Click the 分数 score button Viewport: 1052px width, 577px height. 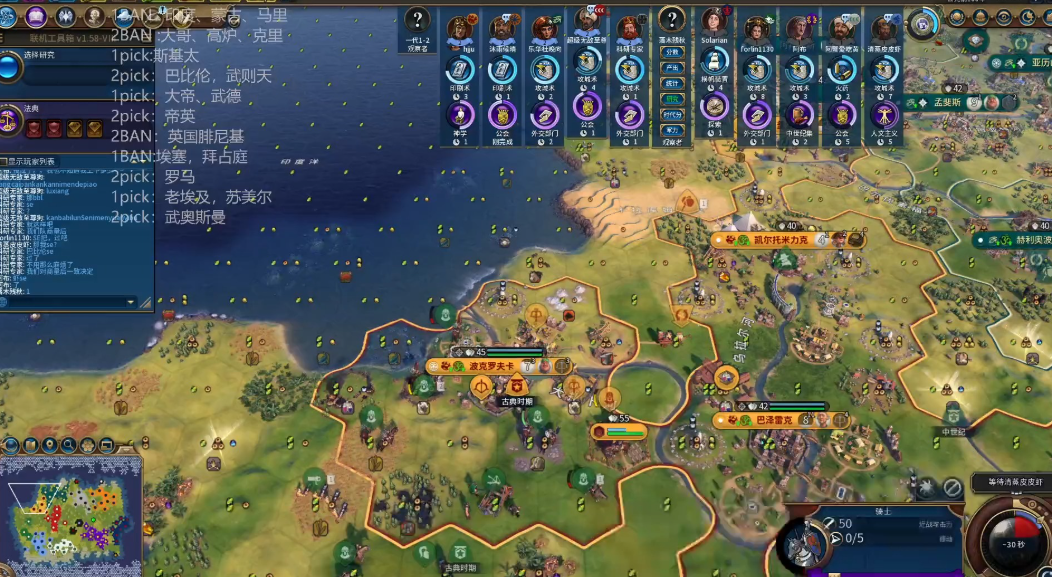[672, 52]
